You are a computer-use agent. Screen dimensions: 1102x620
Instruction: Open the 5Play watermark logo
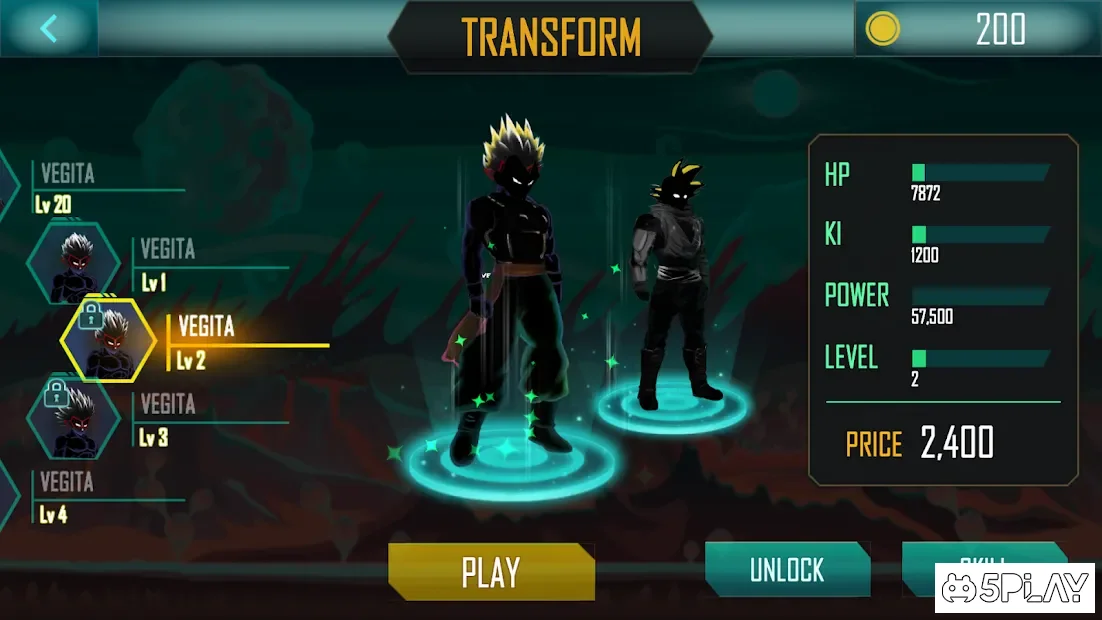coord(1015,588)
